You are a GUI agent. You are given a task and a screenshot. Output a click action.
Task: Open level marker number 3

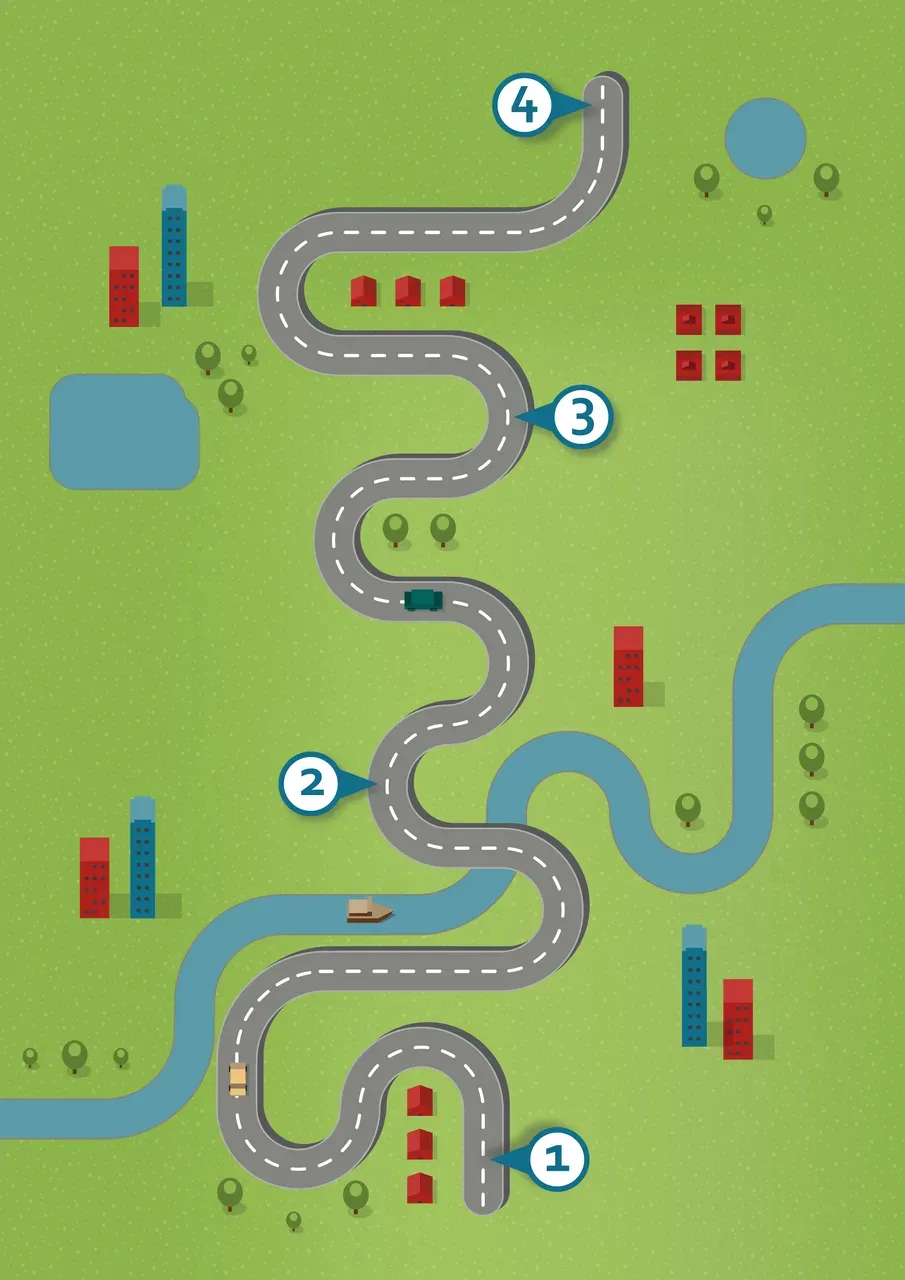pos(581,418)
